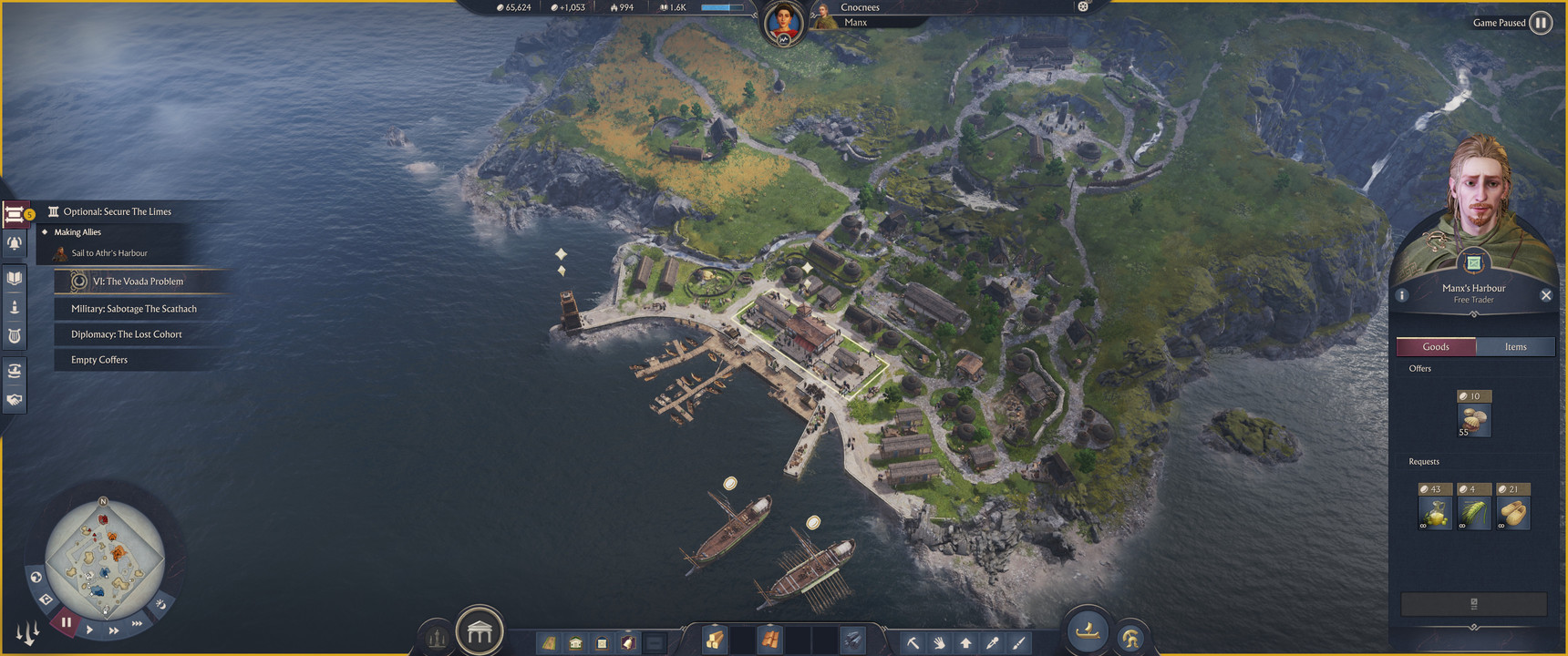Image resolution: width=1568 pixels, height=656 pixels.
Task: Toggle the pause button at top right
Action: pyautogui.click(x=1540, y=23)
